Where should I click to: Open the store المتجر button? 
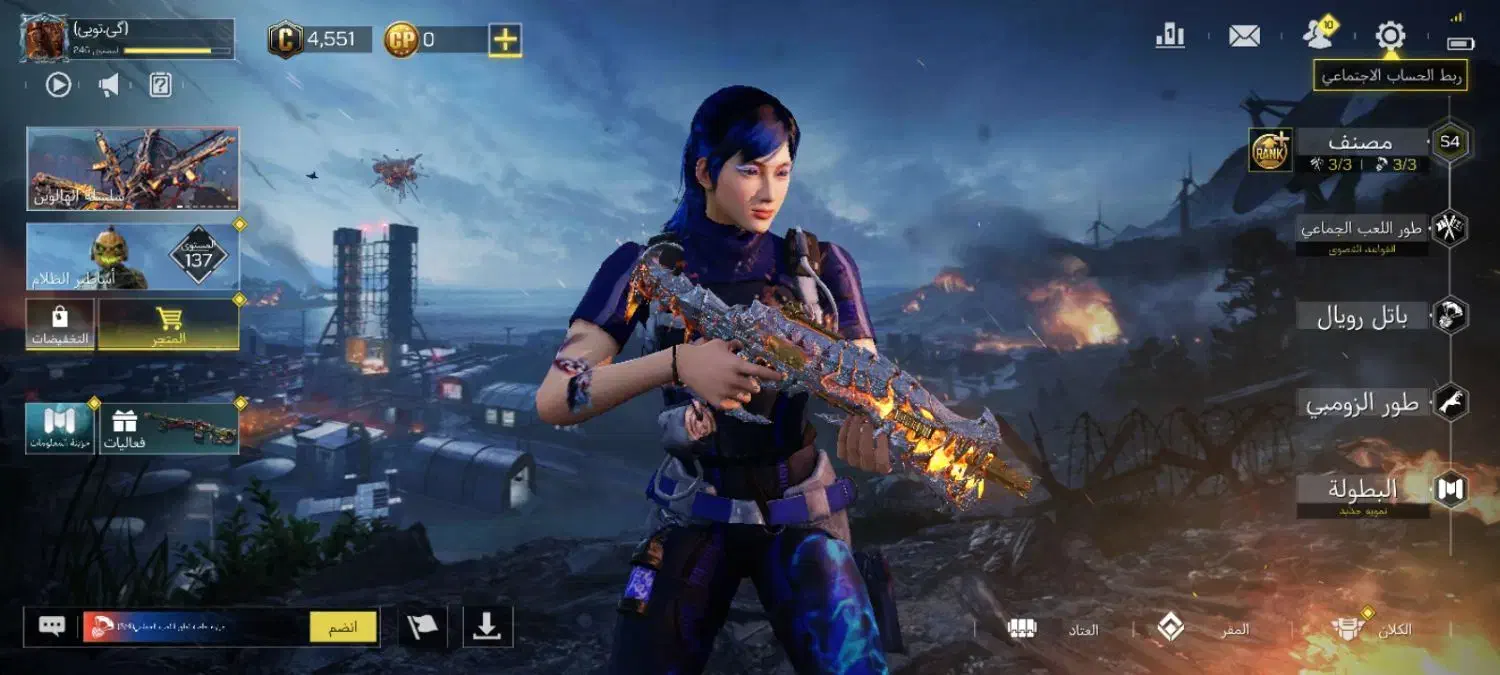[169, 325]
